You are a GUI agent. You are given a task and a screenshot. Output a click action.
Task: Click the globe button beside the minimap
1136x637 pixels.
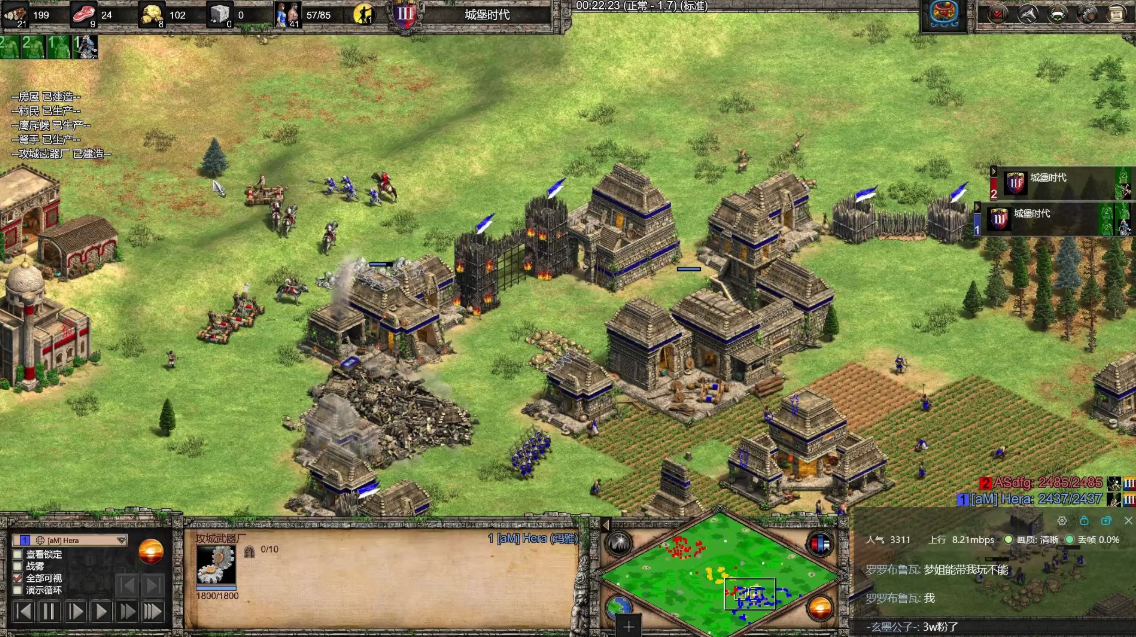tap(618, 607)
